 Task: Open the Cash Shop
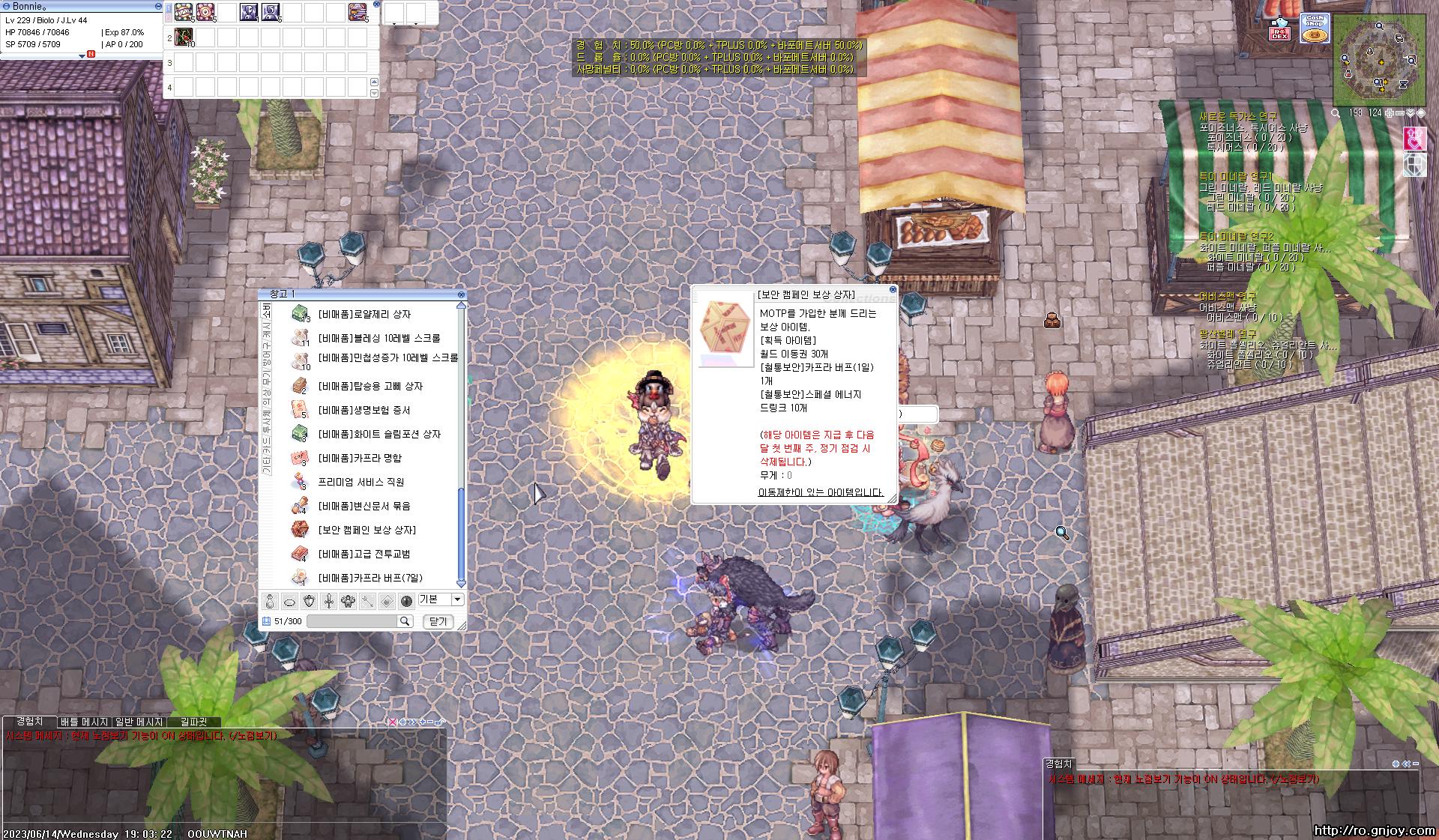[x=1315, y=28]
